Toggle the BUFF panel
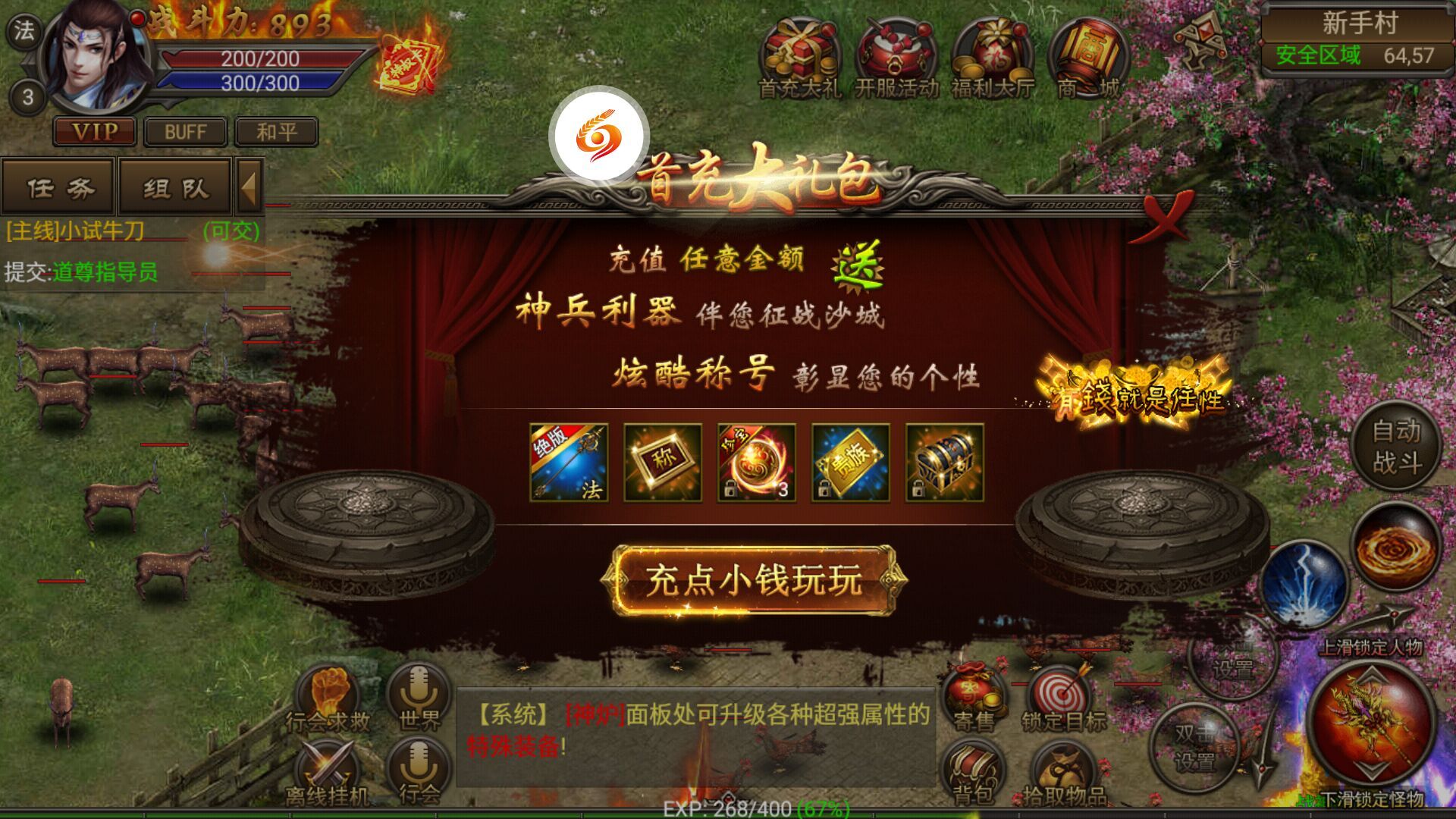This screenshot has width=1456, height=819. coord(184,132)
